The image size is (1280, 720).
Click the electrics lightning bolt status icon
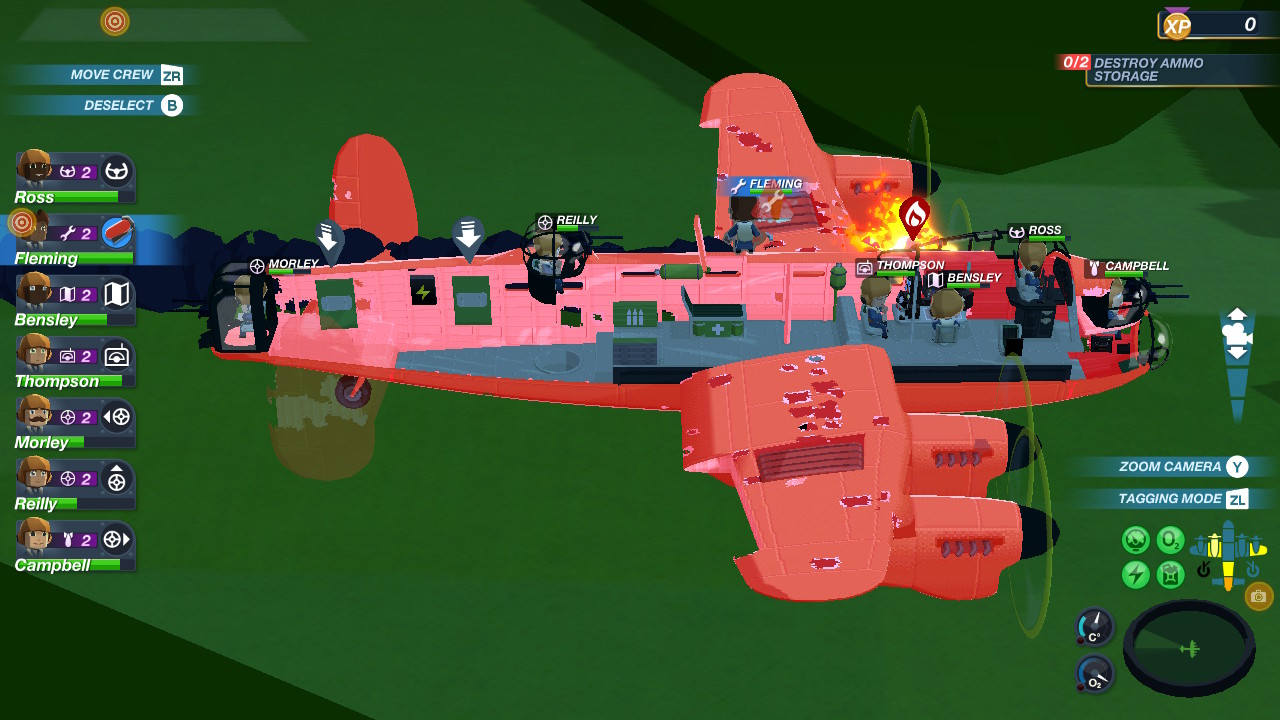point(1137,572)
